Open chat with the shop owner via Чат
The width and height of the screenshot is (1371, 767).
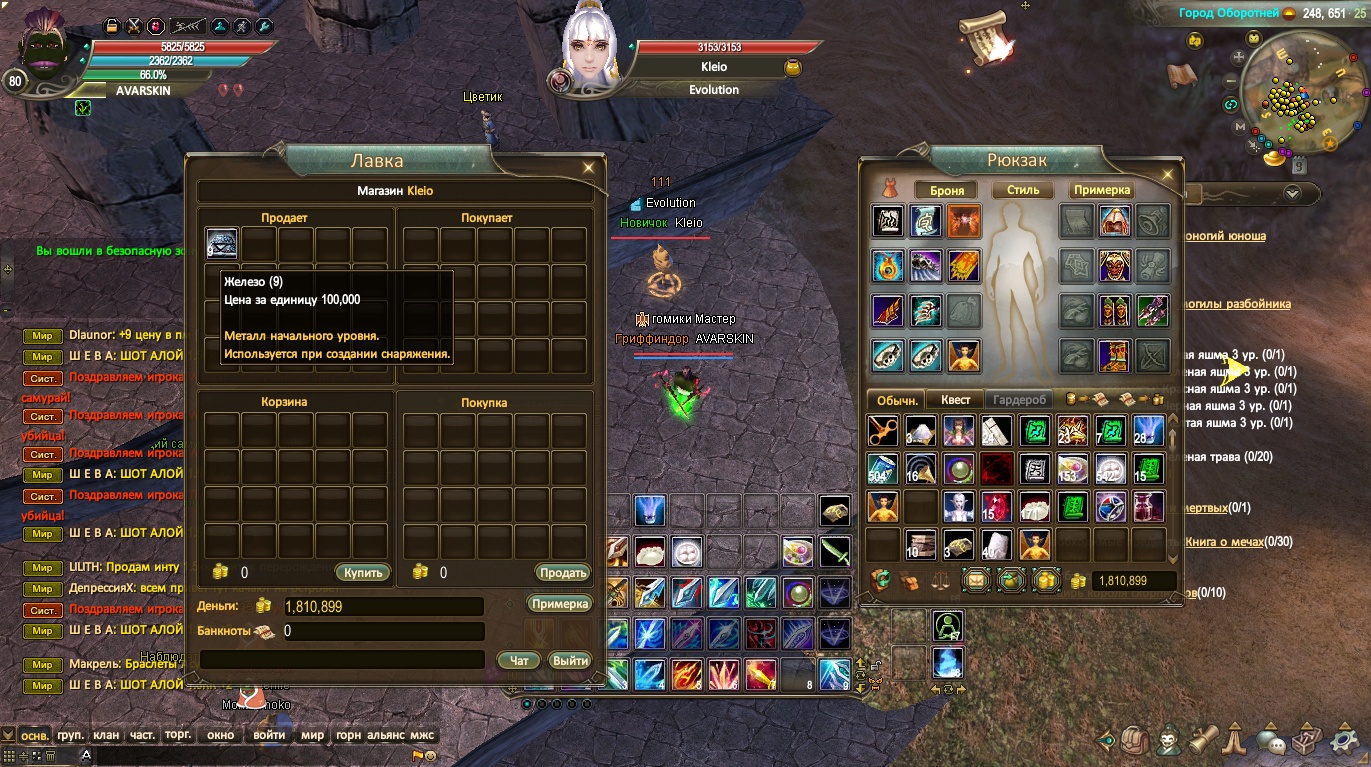(519, 660)
